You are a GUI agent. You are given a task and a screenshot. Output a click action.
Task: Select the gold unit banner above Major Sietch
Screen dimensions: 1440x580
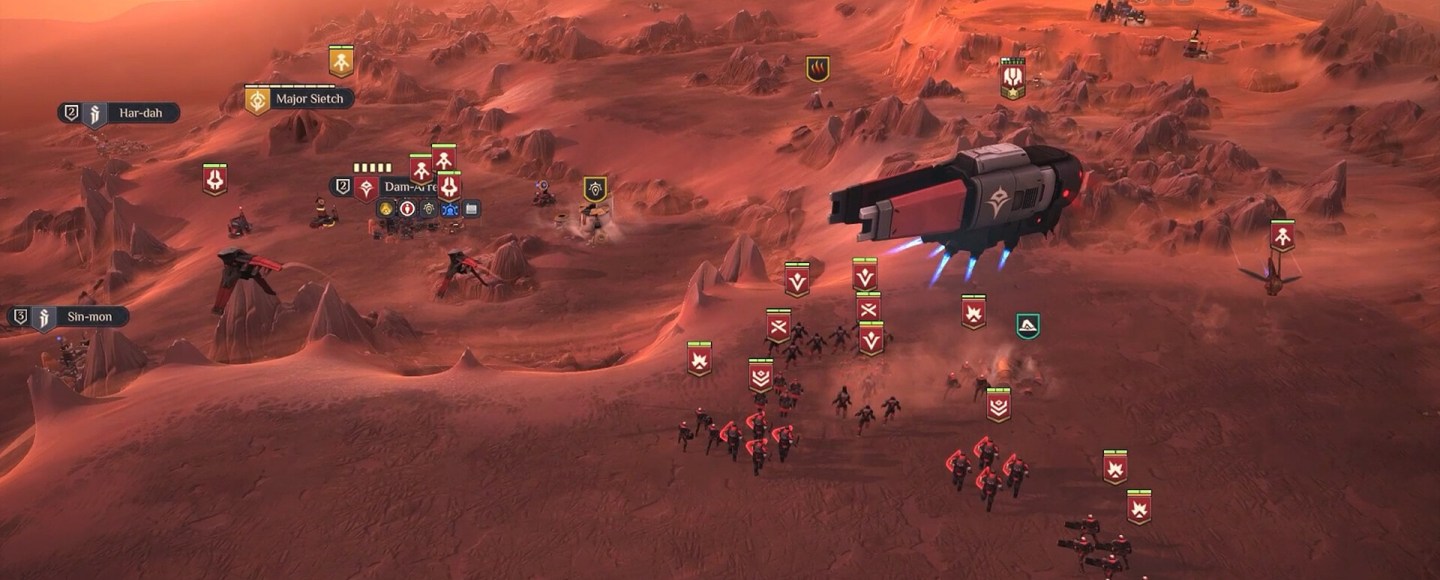pyautogui.click(x=341, y=62)
